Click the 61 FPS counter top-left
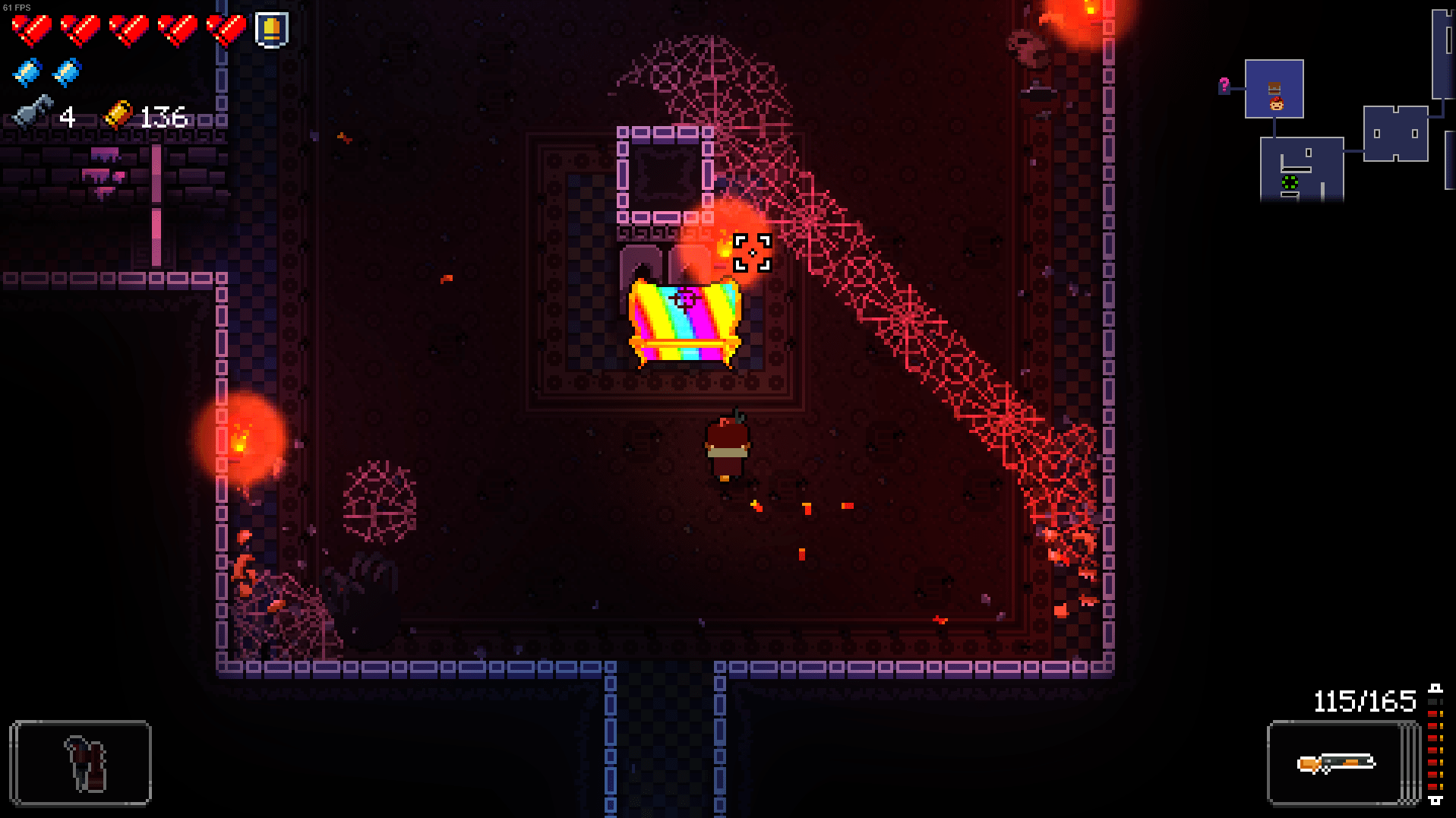Screen dimensions: 1456x818 [x=17, y=6]
